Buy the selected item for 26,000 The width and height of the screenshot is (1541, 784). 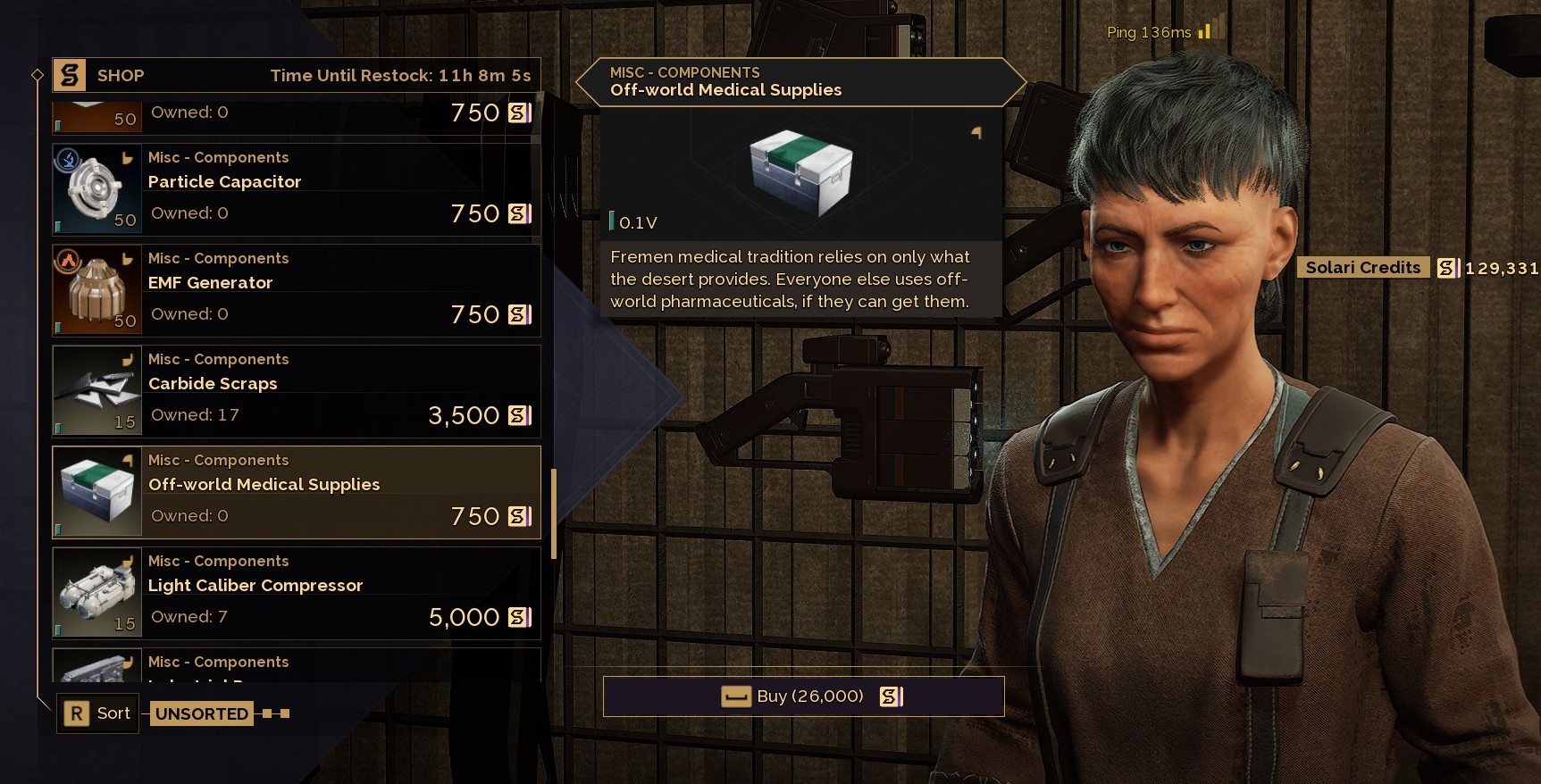click(x=803, y=696)
